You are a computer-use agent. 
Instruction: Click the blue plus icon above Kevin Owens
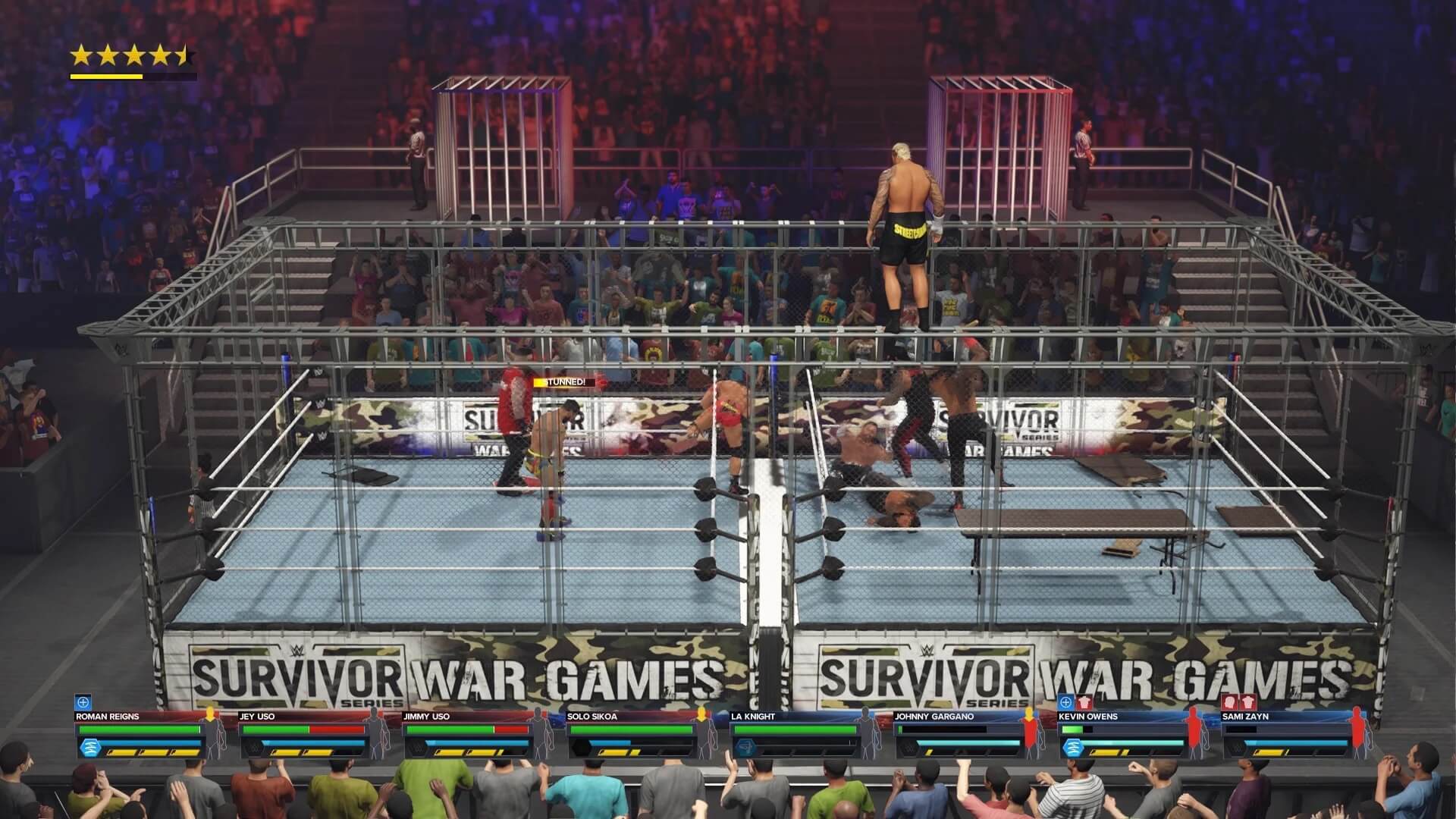pos(1066,702)
